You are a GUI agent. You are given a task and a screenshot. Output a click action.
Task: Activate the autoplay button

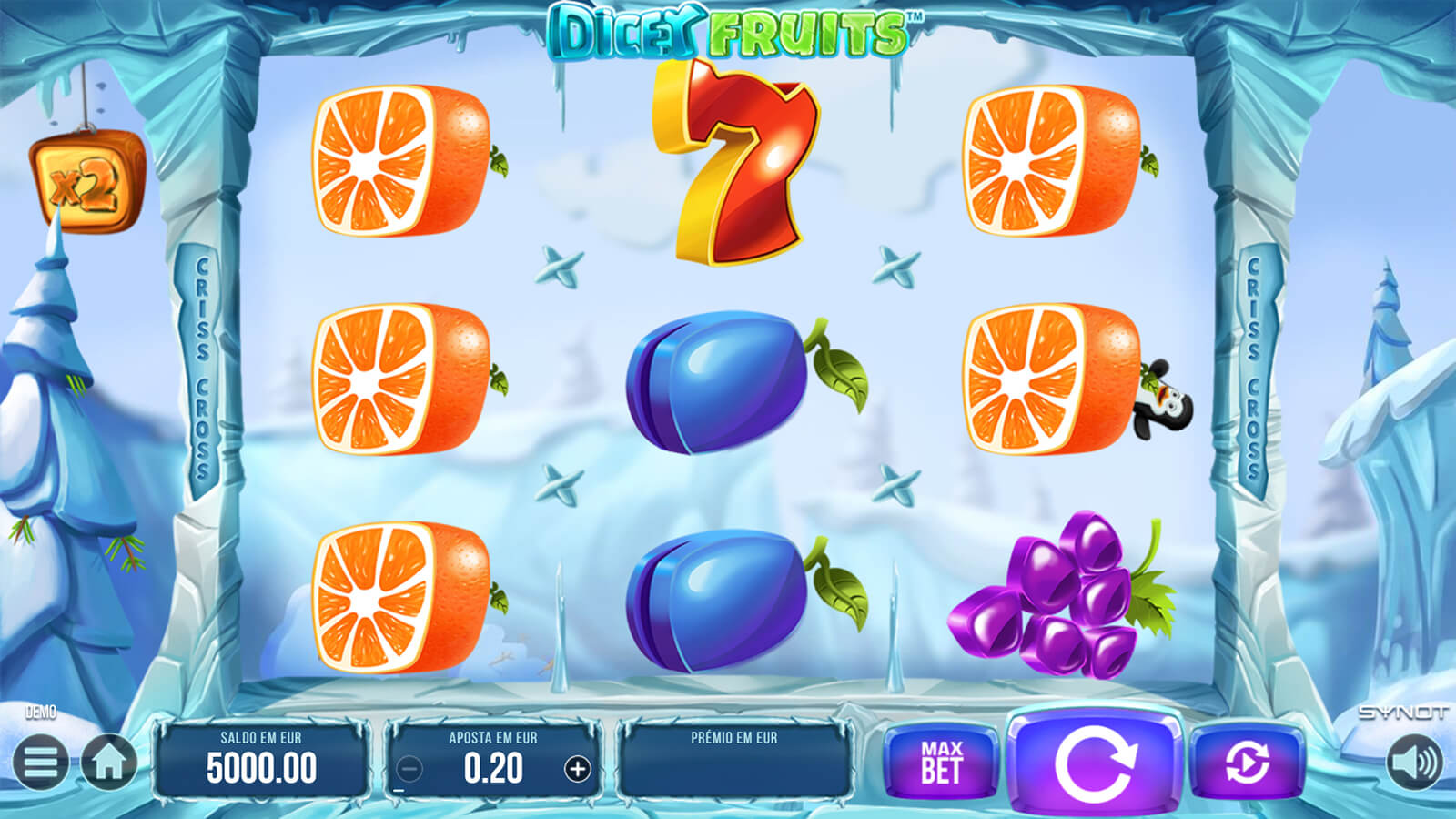[1247, 763]
